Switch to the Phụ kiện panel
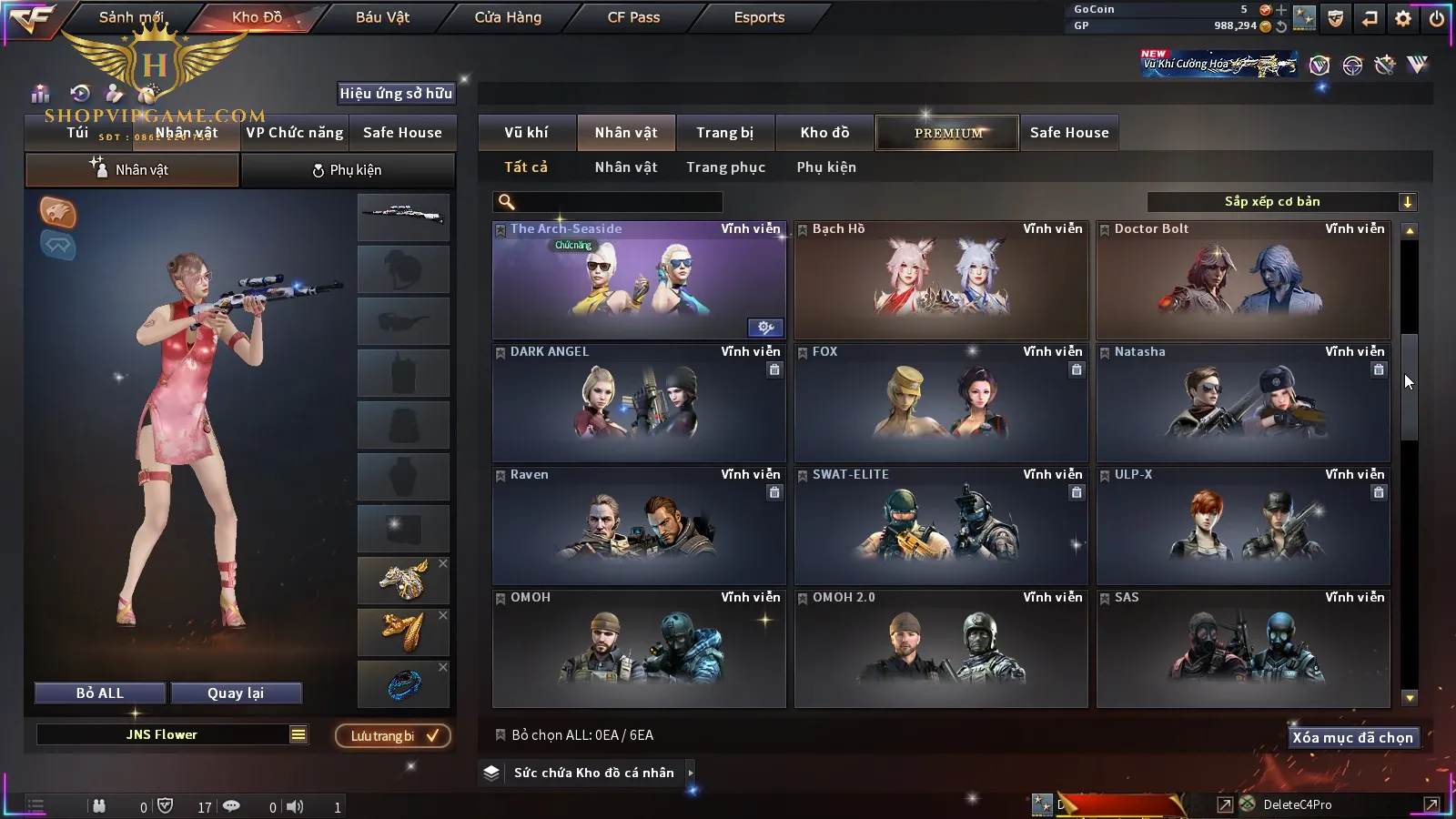The height and width of the screenshot is (819, 1456). pyautogui.click(x=348, y=170)
